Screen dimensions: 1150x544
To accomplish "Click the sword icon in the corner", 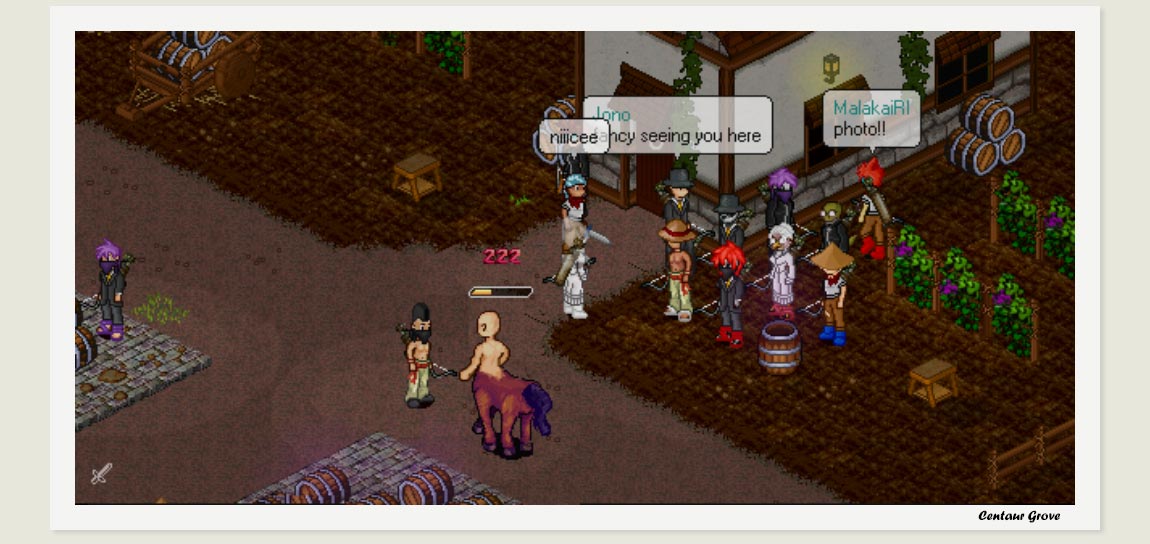I will [101, 473].
